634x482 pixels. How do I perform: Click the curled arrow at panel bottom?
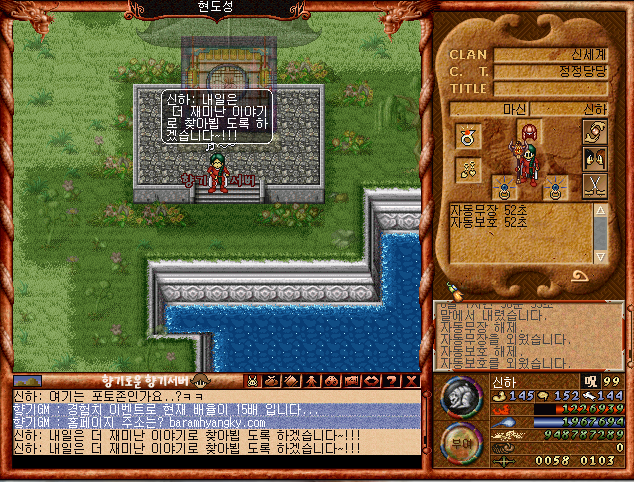coord(582,276)
